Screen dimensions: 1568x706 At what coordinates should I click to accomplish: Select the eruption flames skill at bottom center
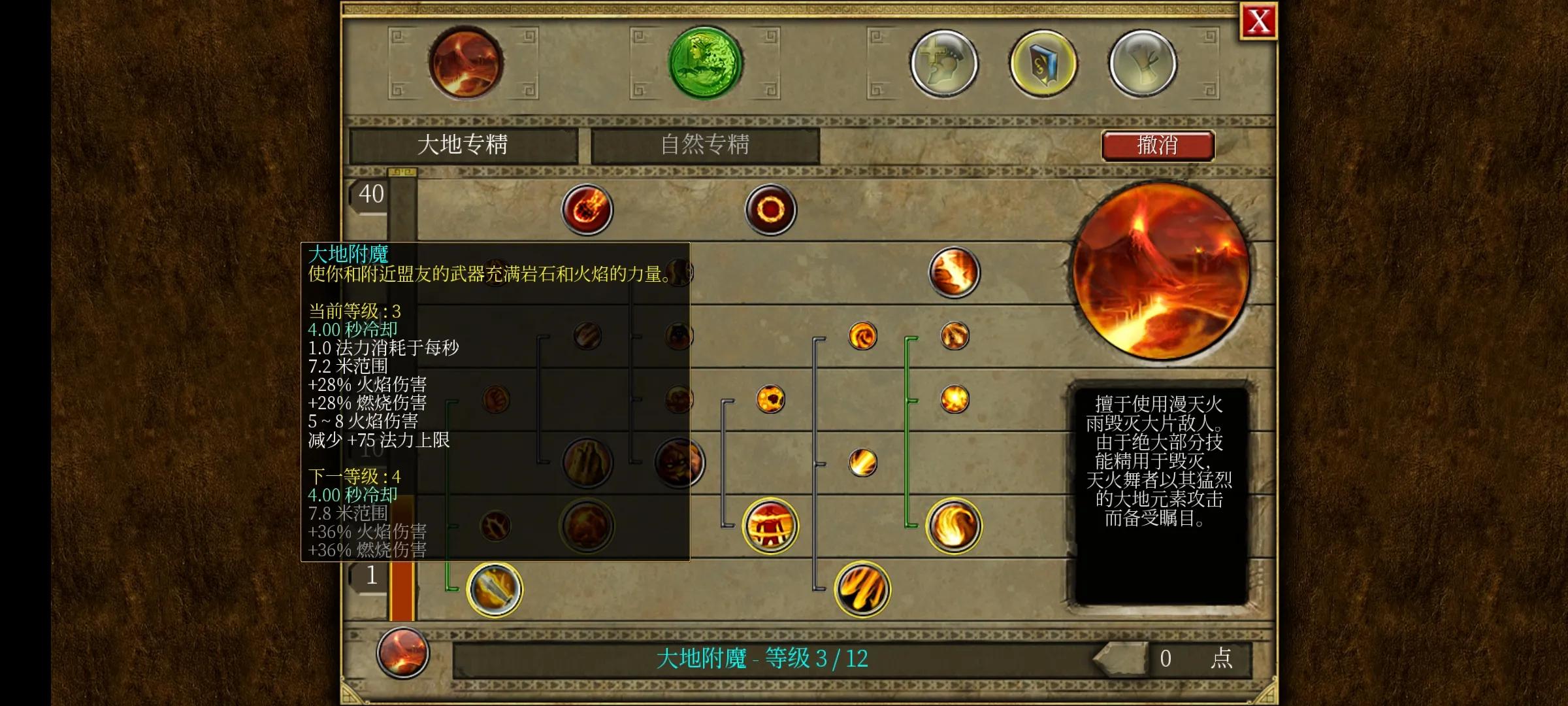(861, 589)
